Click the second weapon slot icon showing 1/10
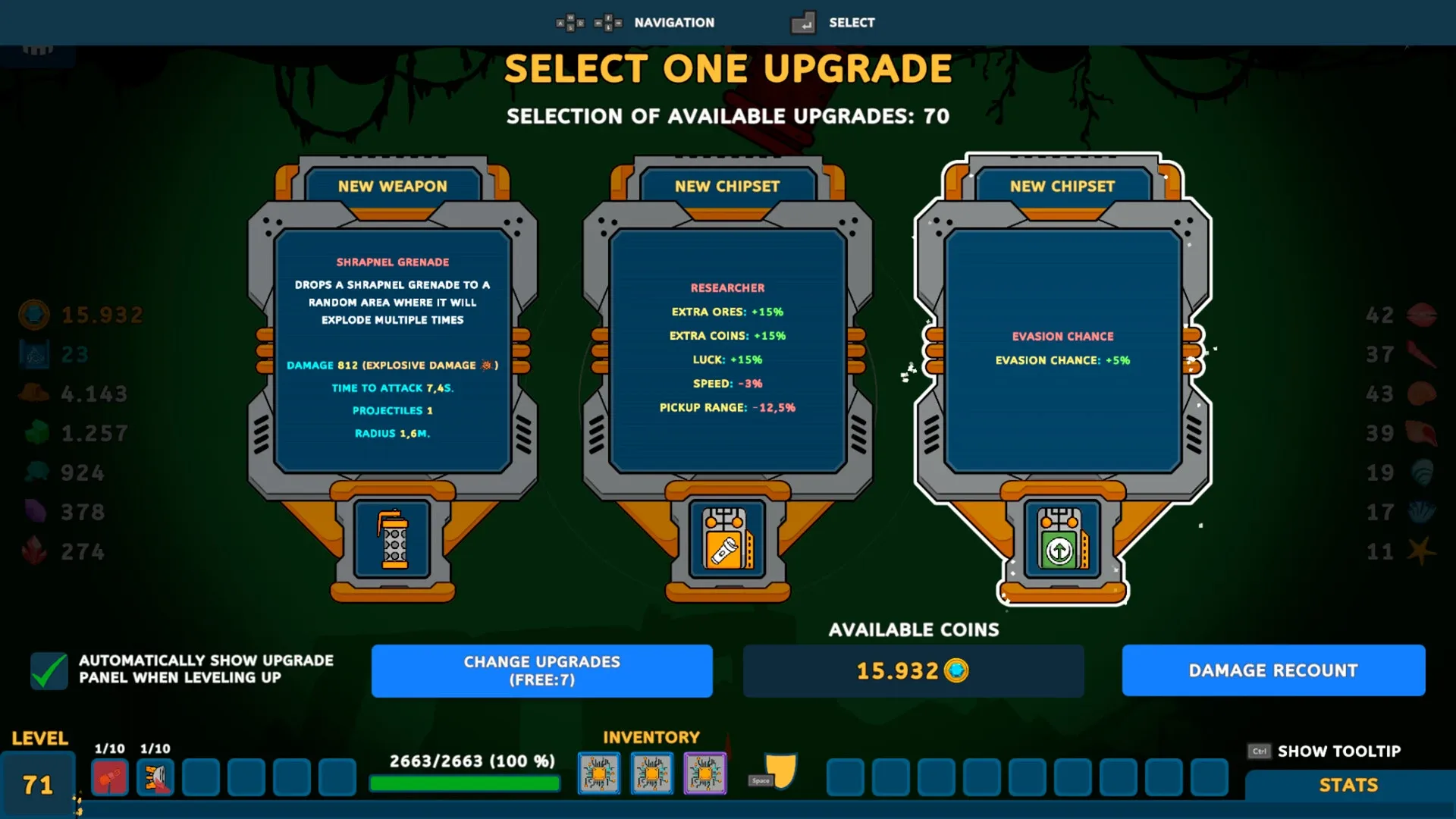 (x=155, y=778)
